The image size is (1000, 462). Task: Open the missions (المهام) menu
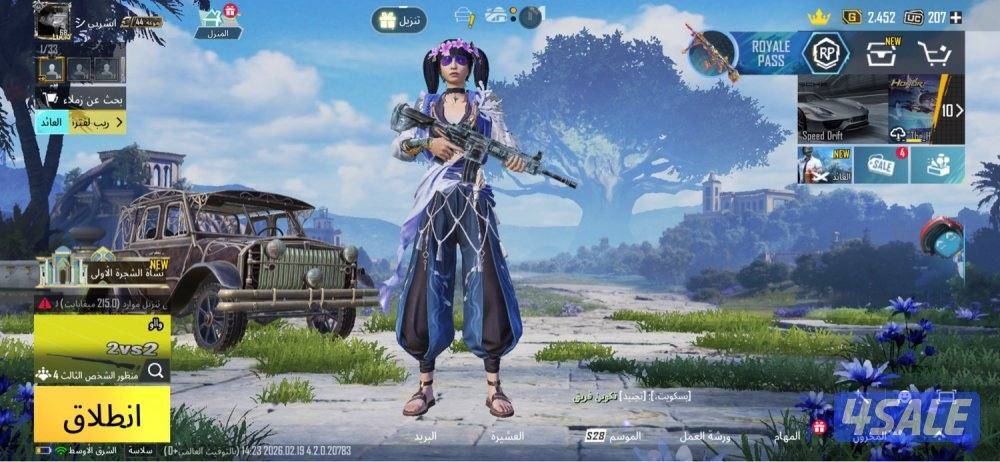coord(787,437)
